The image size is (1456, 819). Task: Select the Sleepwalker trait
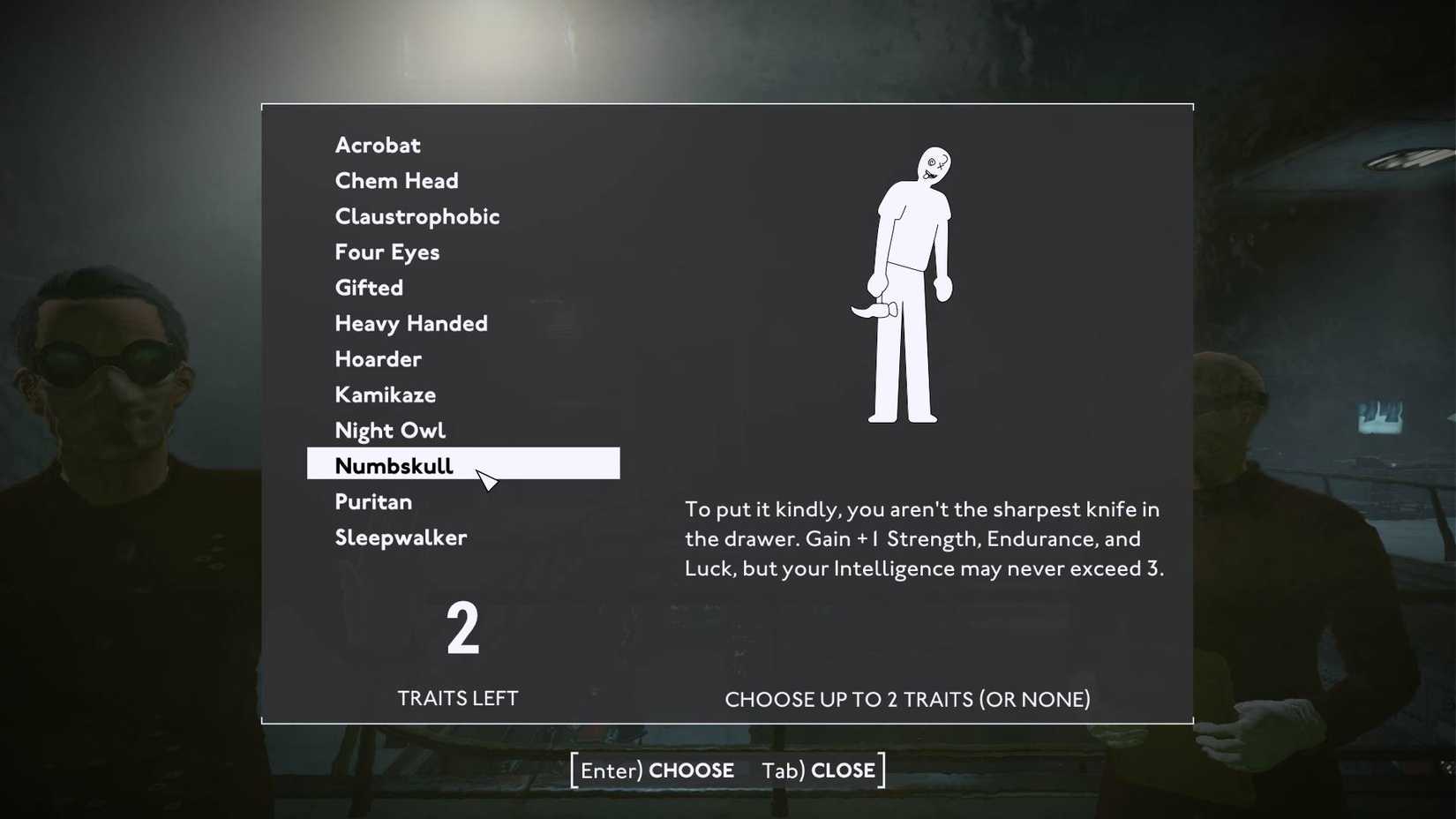pos(401,537)
